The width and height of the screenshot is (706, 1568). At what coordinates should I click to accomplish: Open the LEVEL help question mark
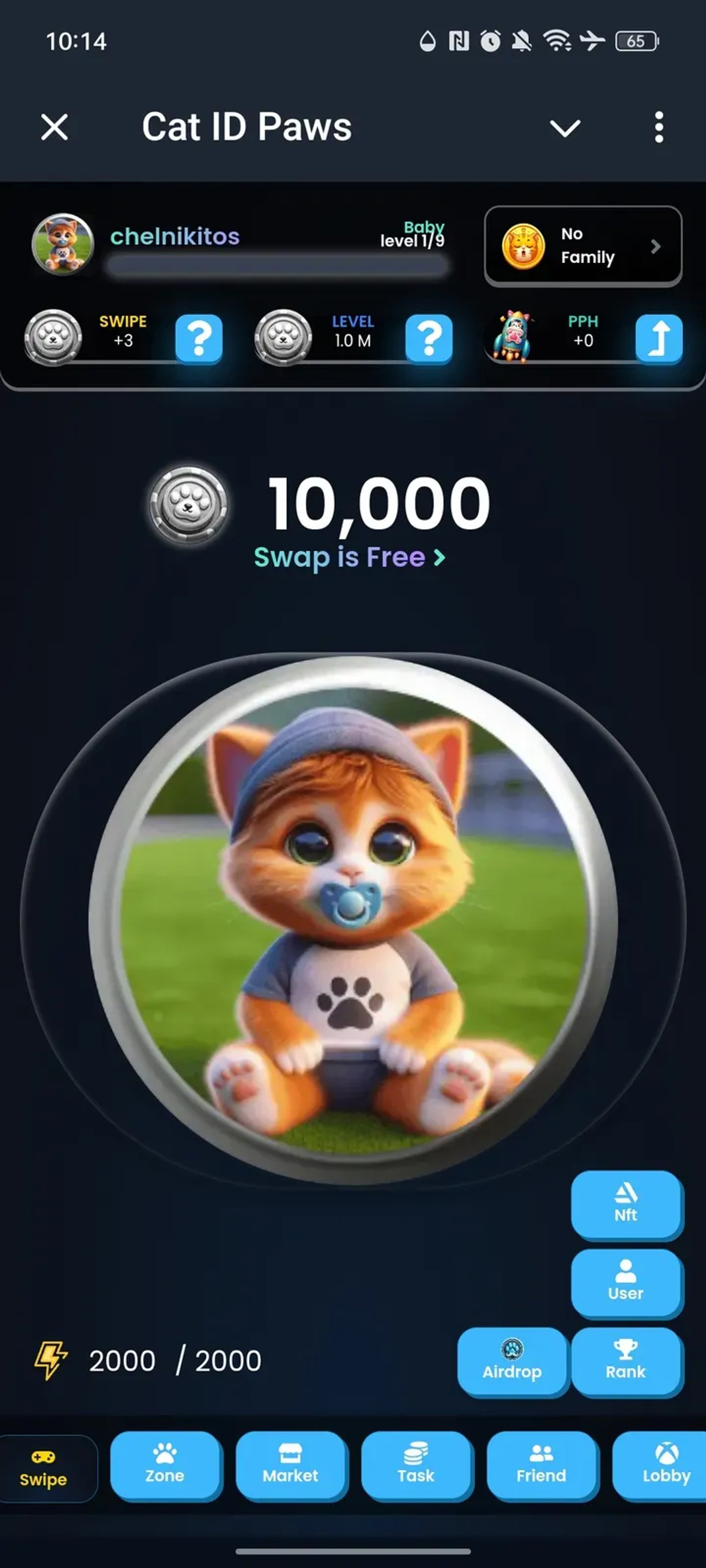pos(428,339)
